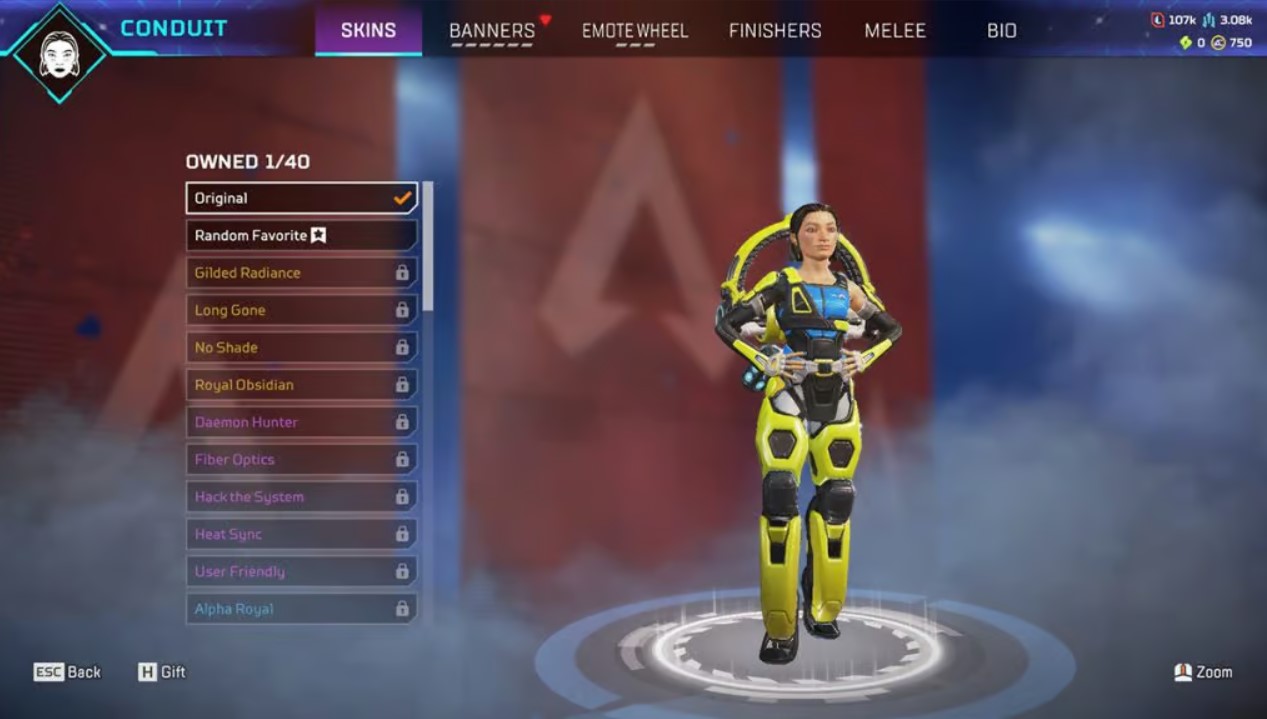Choose the Random Favorite skin option

pyautogui.click(x=301, y=236)
